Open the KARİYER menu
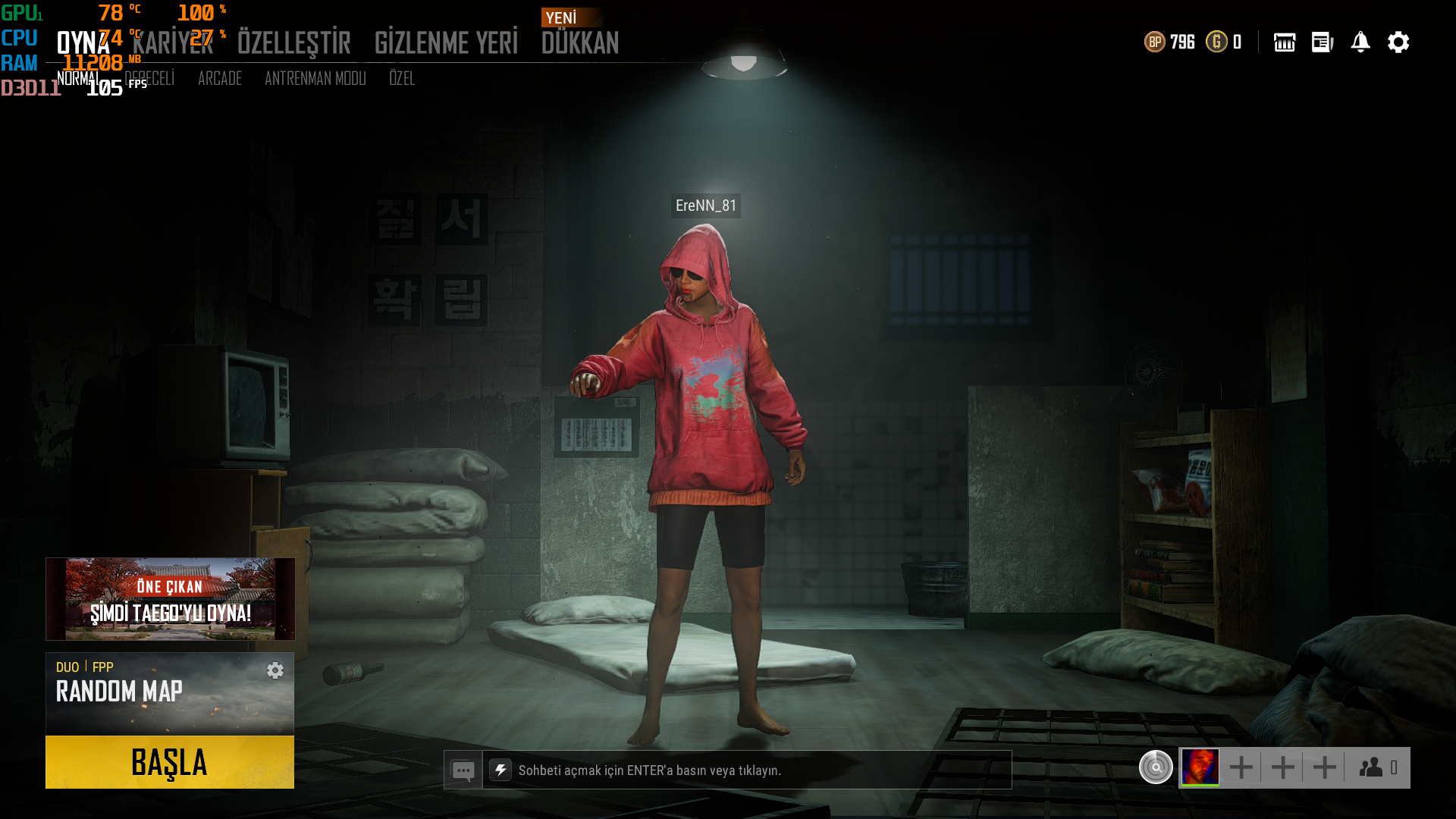The width and height of the screenshot is (1456, 819). (x=173, y=43)
